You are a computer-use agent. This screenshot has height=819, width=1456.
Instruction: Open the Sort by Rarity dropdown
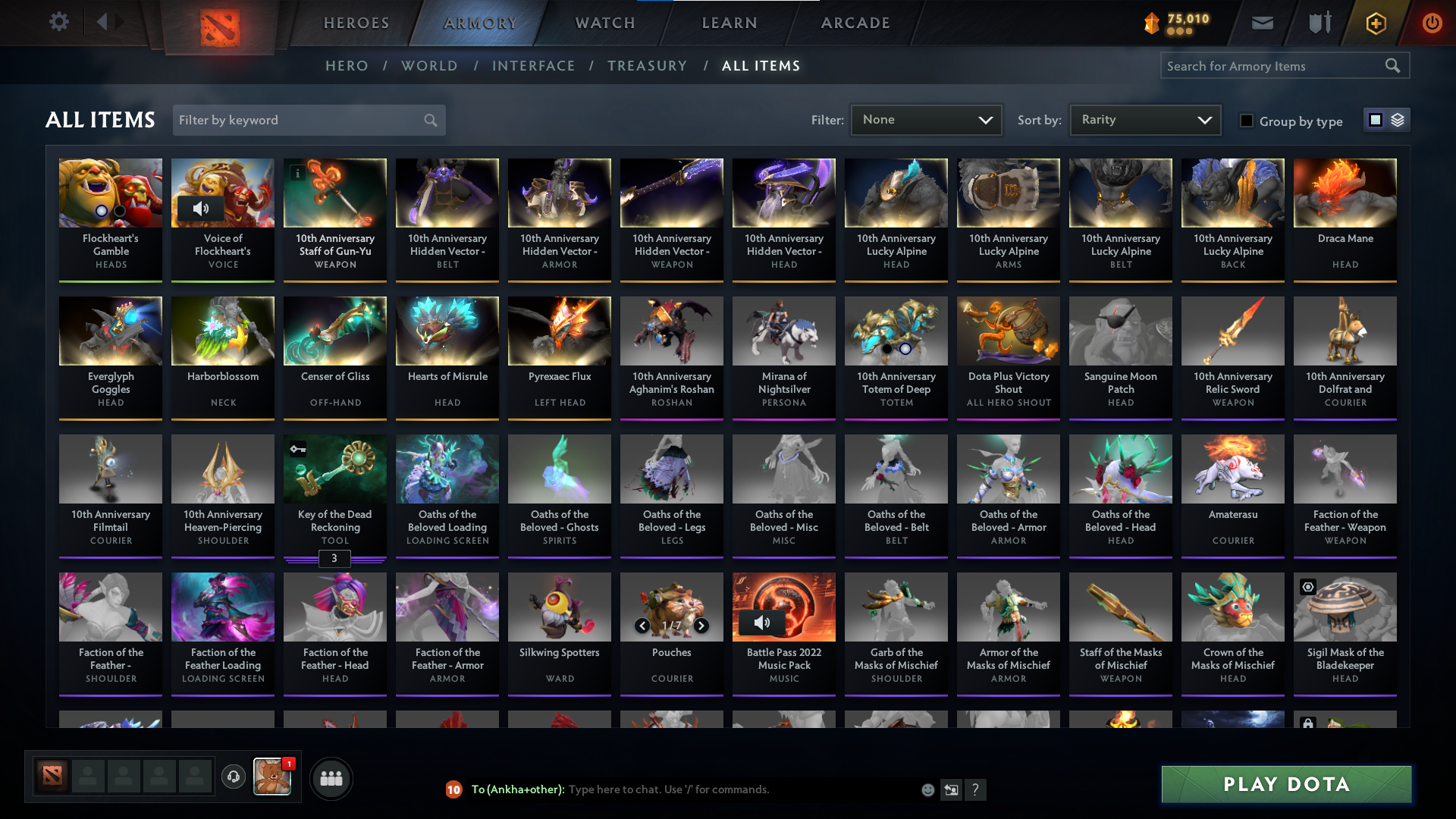(1144, 119)
